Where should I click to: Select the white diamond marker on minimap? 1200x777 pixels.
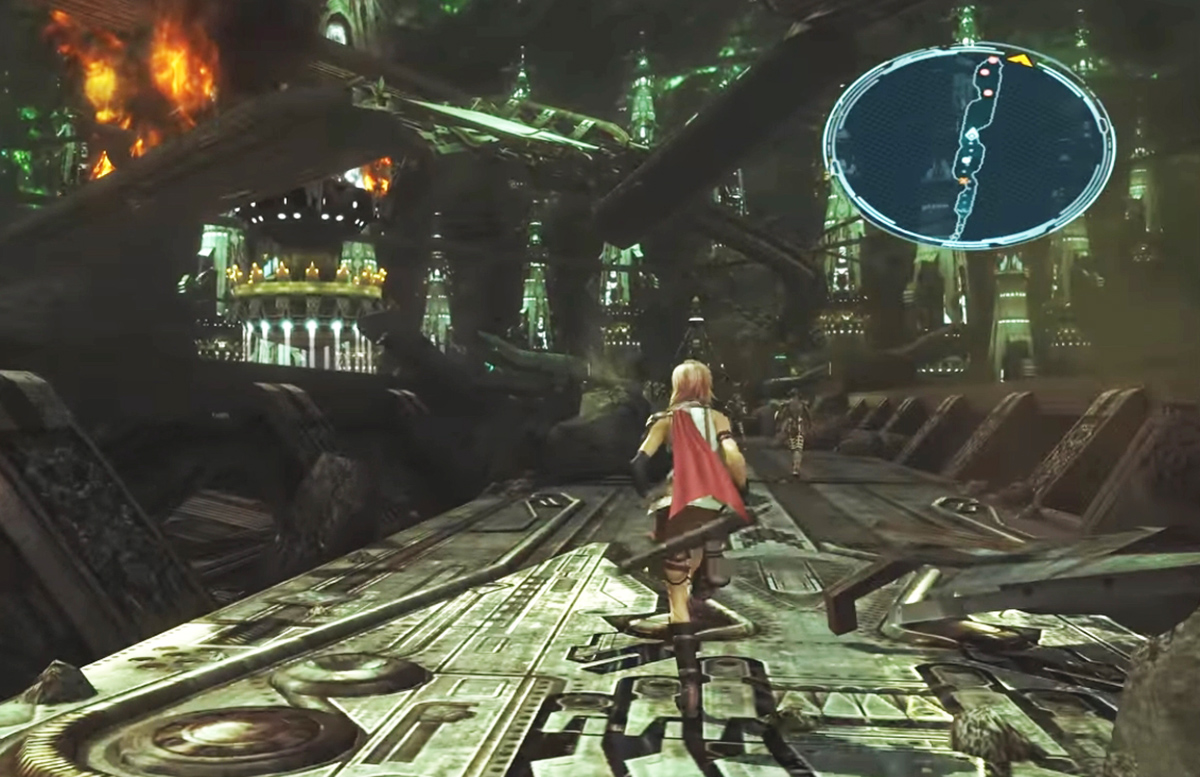[x=970, y=134]
